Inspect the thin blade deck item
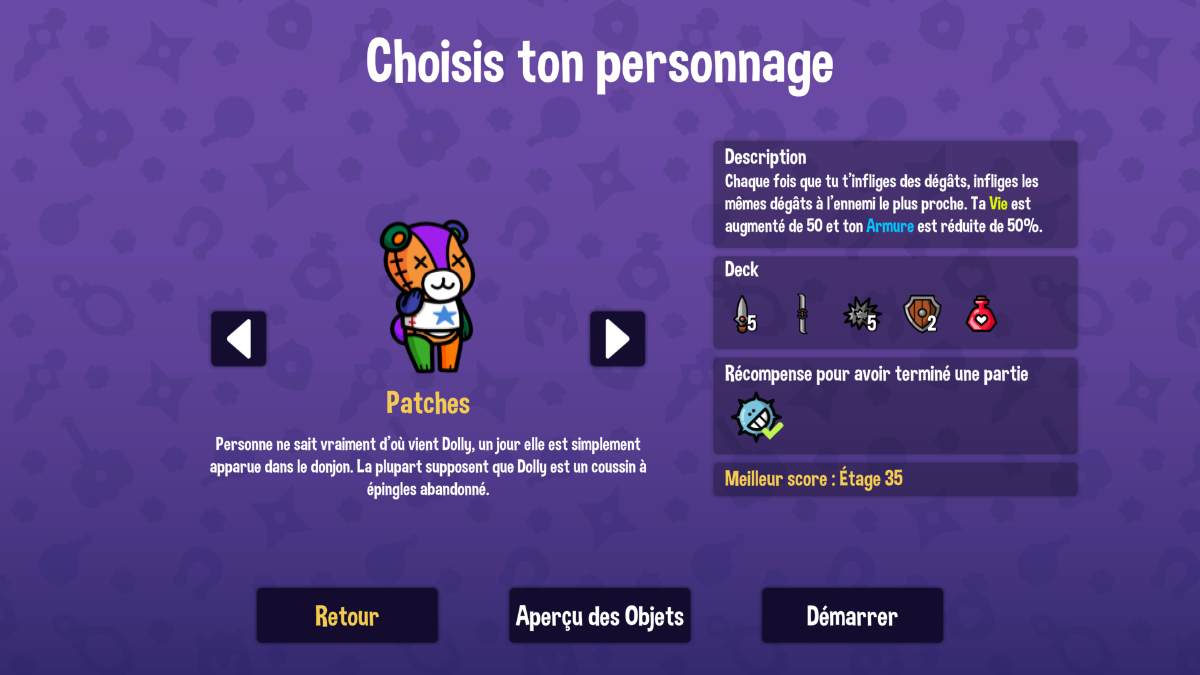The height and width of the screenshot is (675, 1200). pyautogui.click(x=801, y=315)
